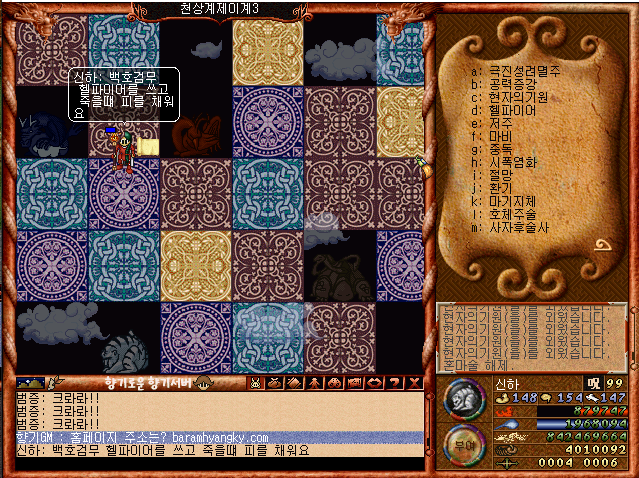This screenshot has height=478, width=639.
Task: Open help with the question mark button
Action: click(x=395, y=383)
